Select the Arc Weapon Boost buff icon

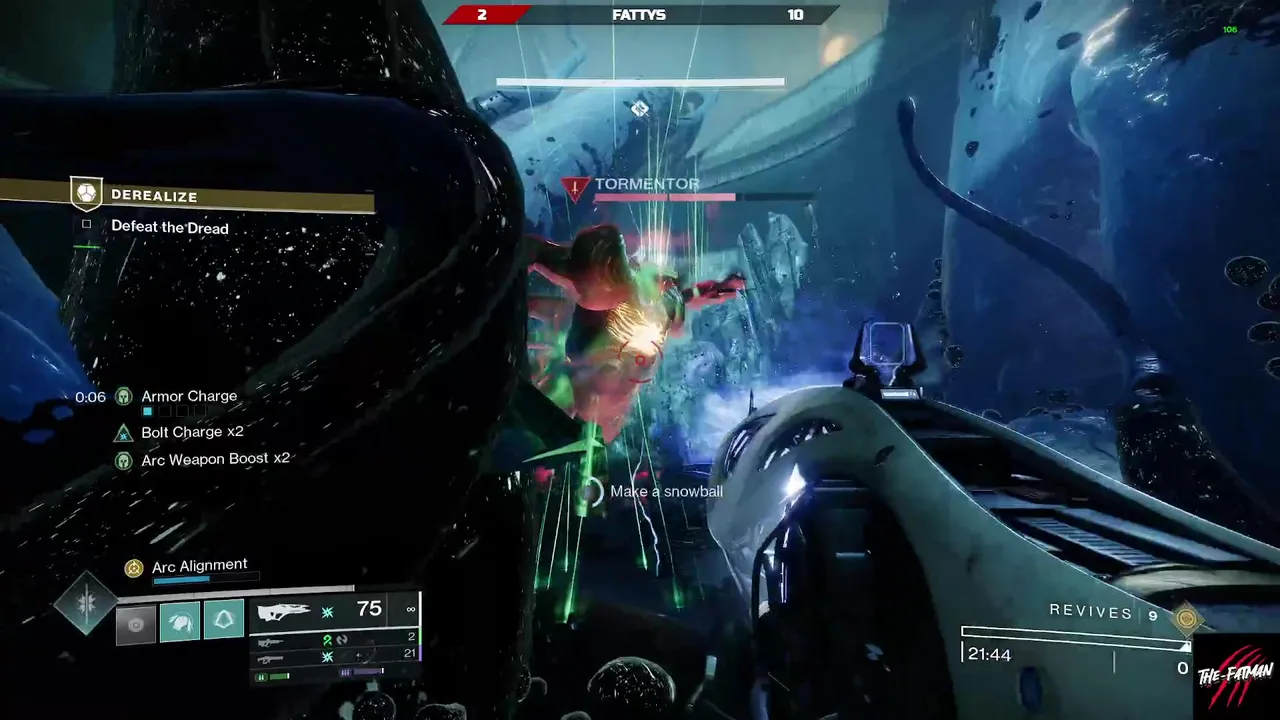click(123, 460)
